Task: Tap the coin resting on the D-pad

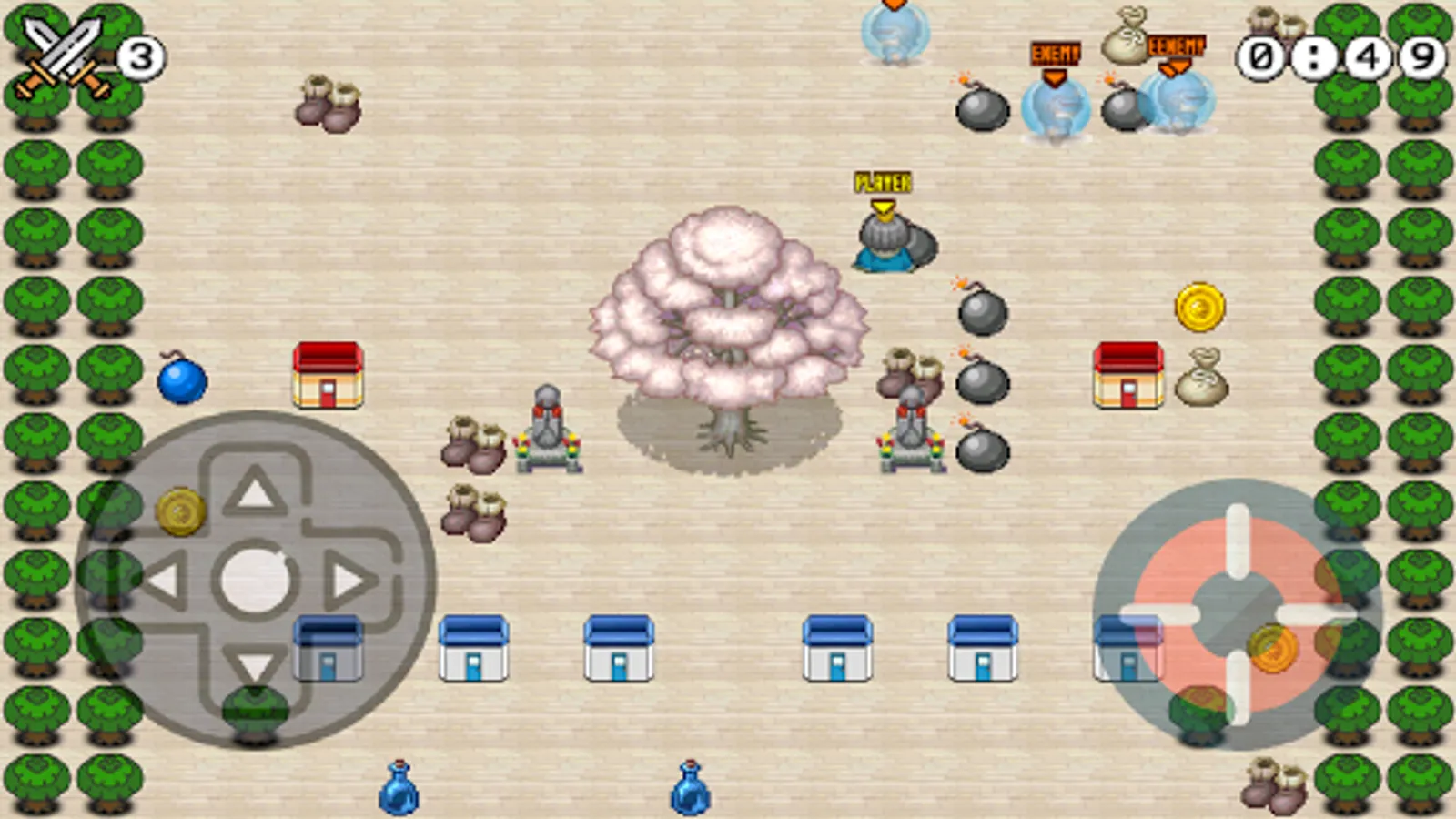Action: [x=180, y=510]
